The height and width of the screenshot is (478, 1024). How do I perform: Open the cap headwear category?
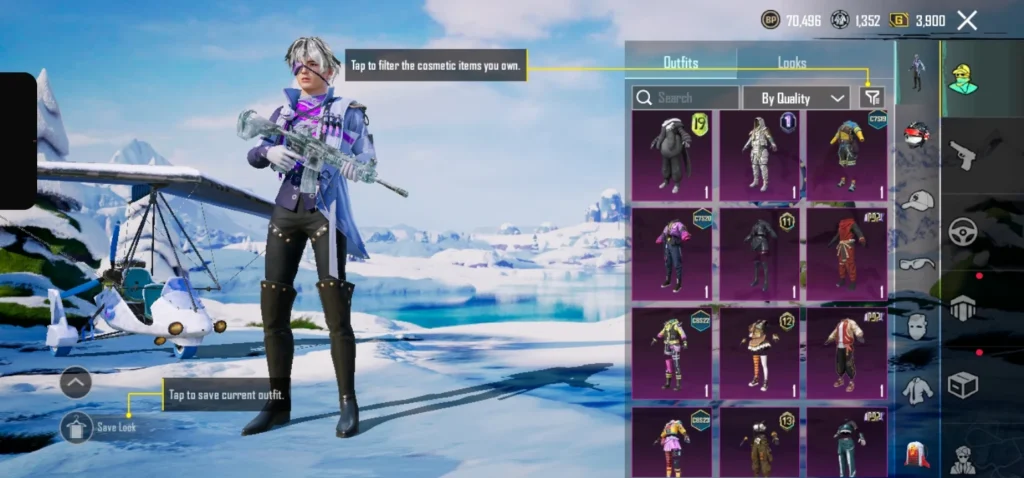click(917, 200)
